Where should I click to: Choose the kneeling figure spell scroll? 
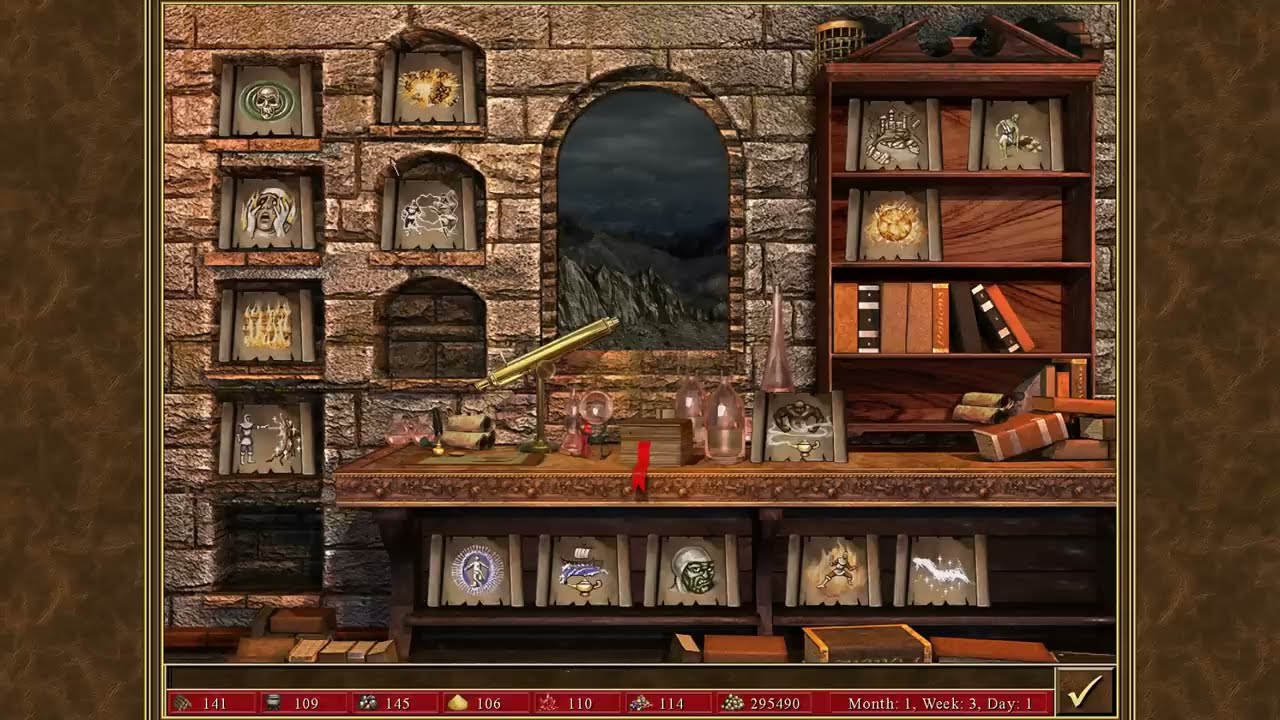pos(1015,135)
